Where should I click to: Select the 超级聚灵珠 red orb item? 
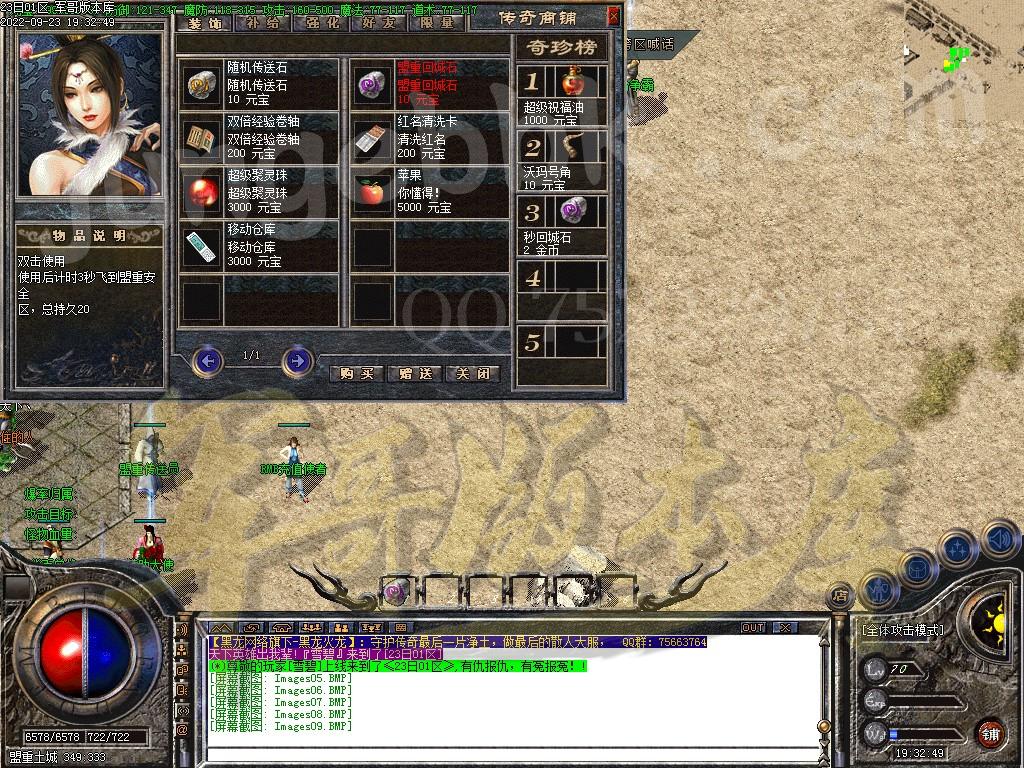(x=203, y=193)
